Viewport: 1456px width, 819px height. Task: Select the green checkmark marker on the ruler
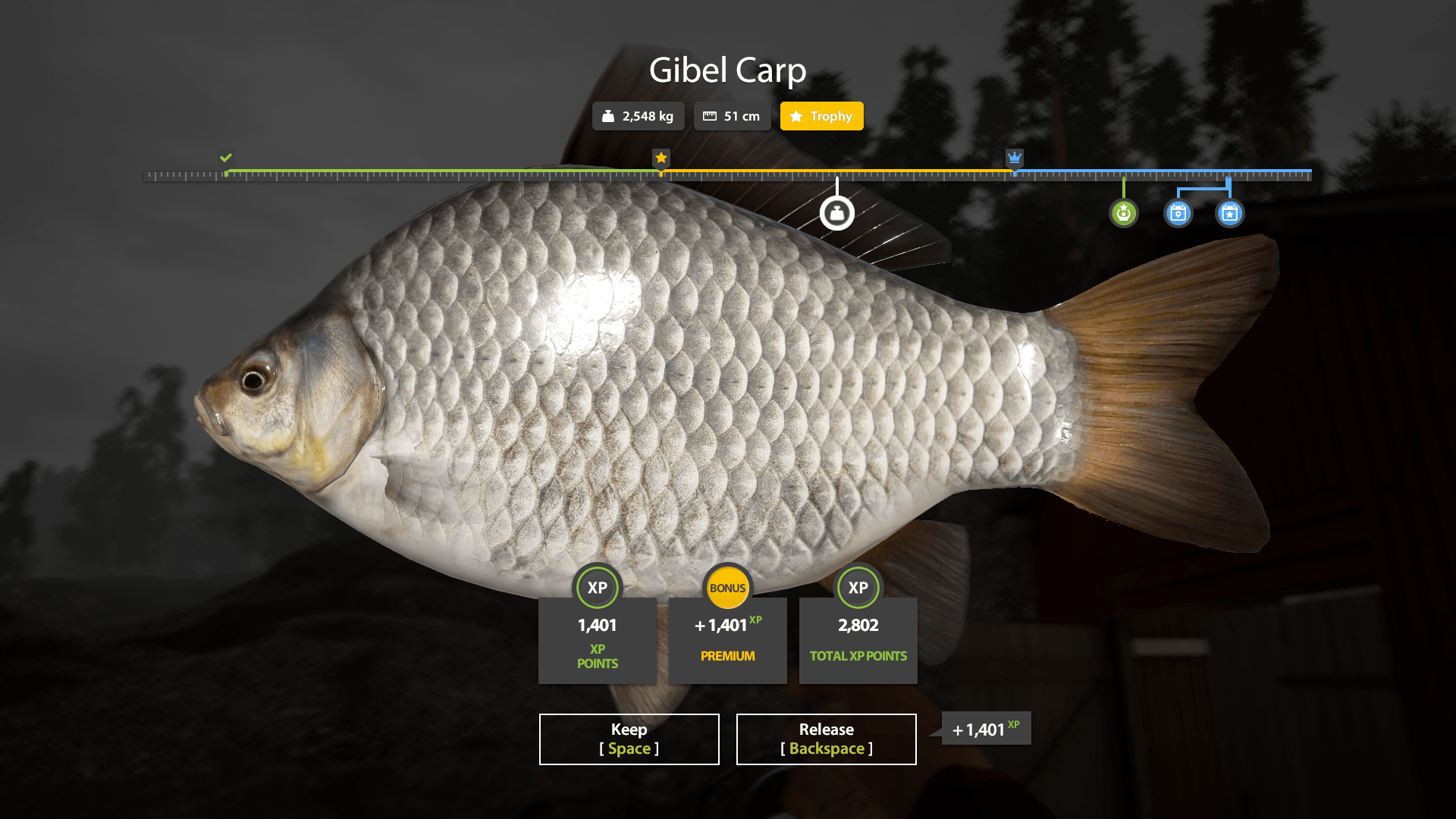[225, 158]
